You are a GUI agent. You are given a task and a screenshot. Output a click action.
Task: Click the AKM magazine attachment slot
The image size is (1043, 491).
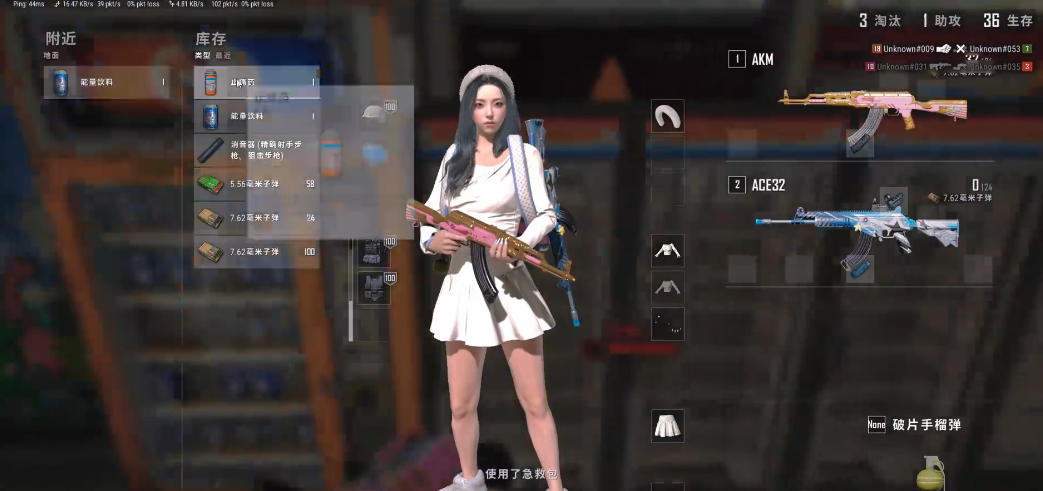[x=860, y=143]
